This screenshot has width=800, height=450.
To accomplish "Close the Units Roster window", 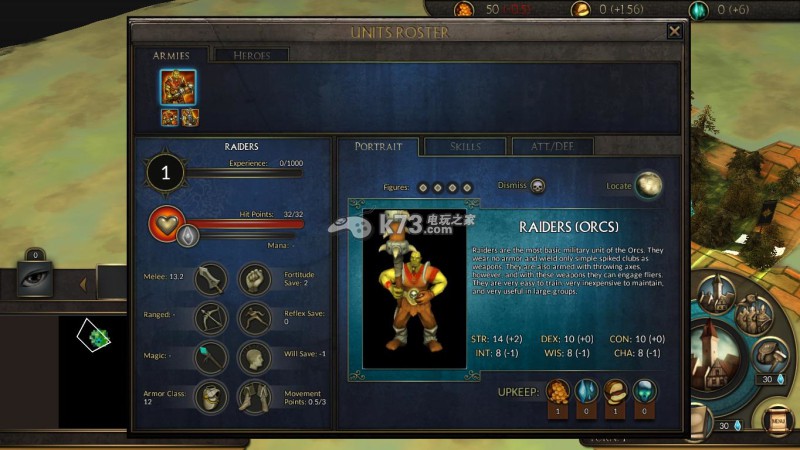I will 674,31.
